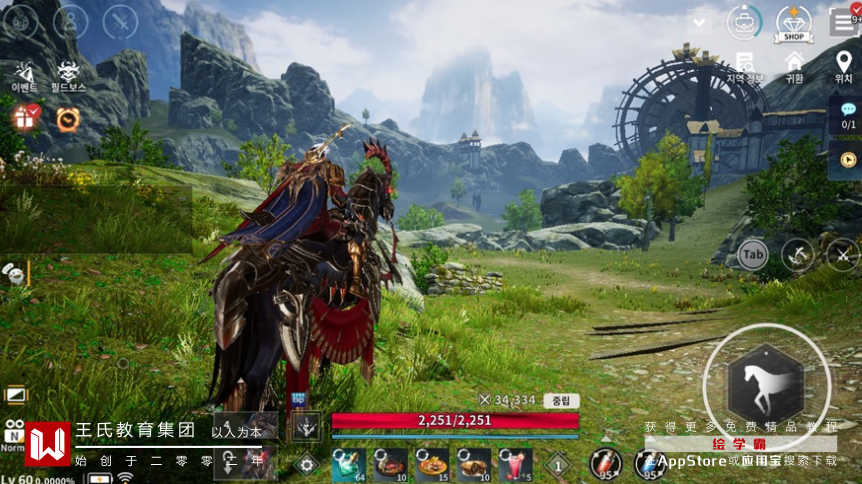Open the chat bubble quest tracker
Screen dimensions: 862x484
click(848, 115)
